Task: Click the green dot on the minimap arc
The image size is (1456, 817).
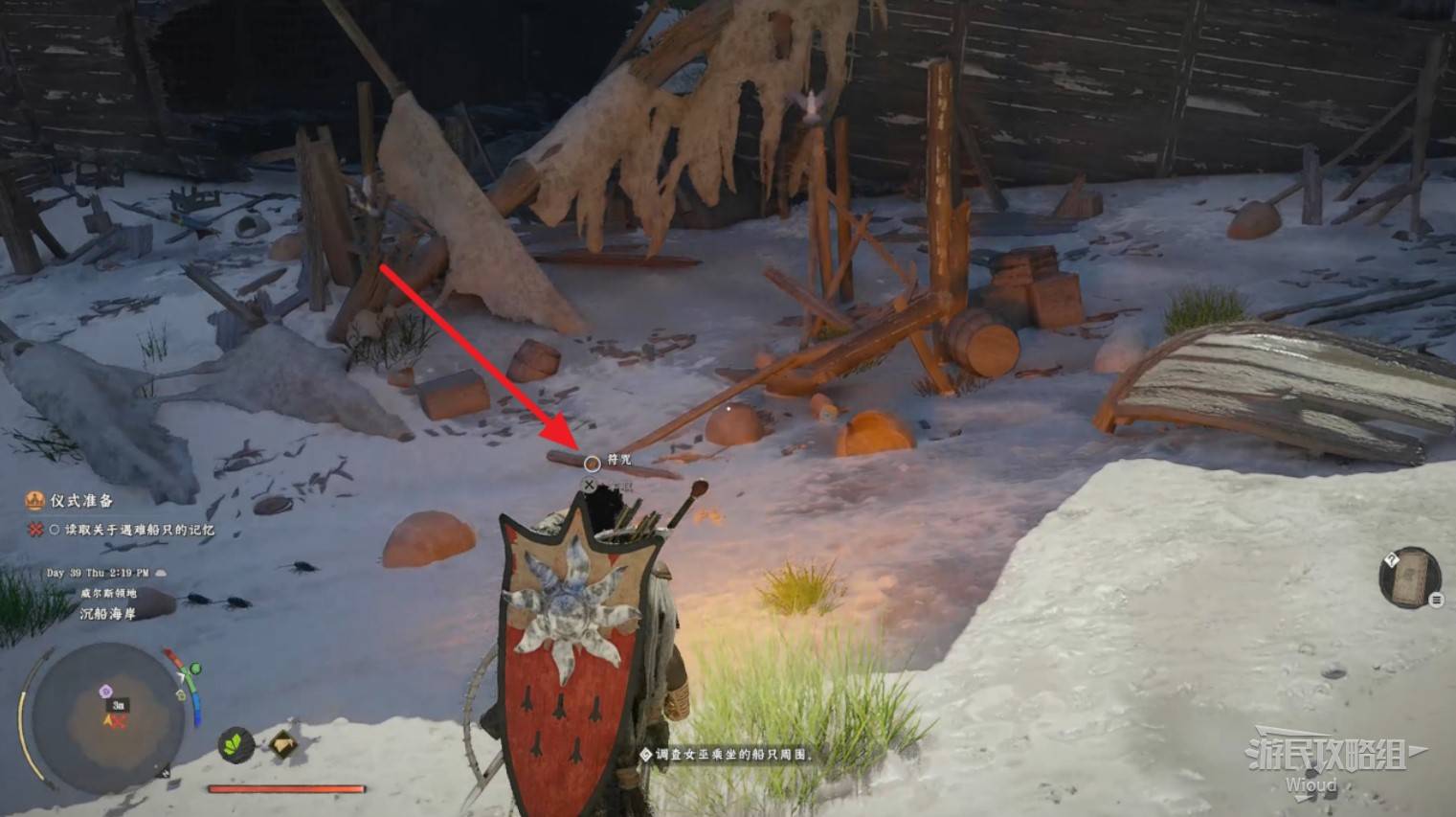Action: [196, 668]
